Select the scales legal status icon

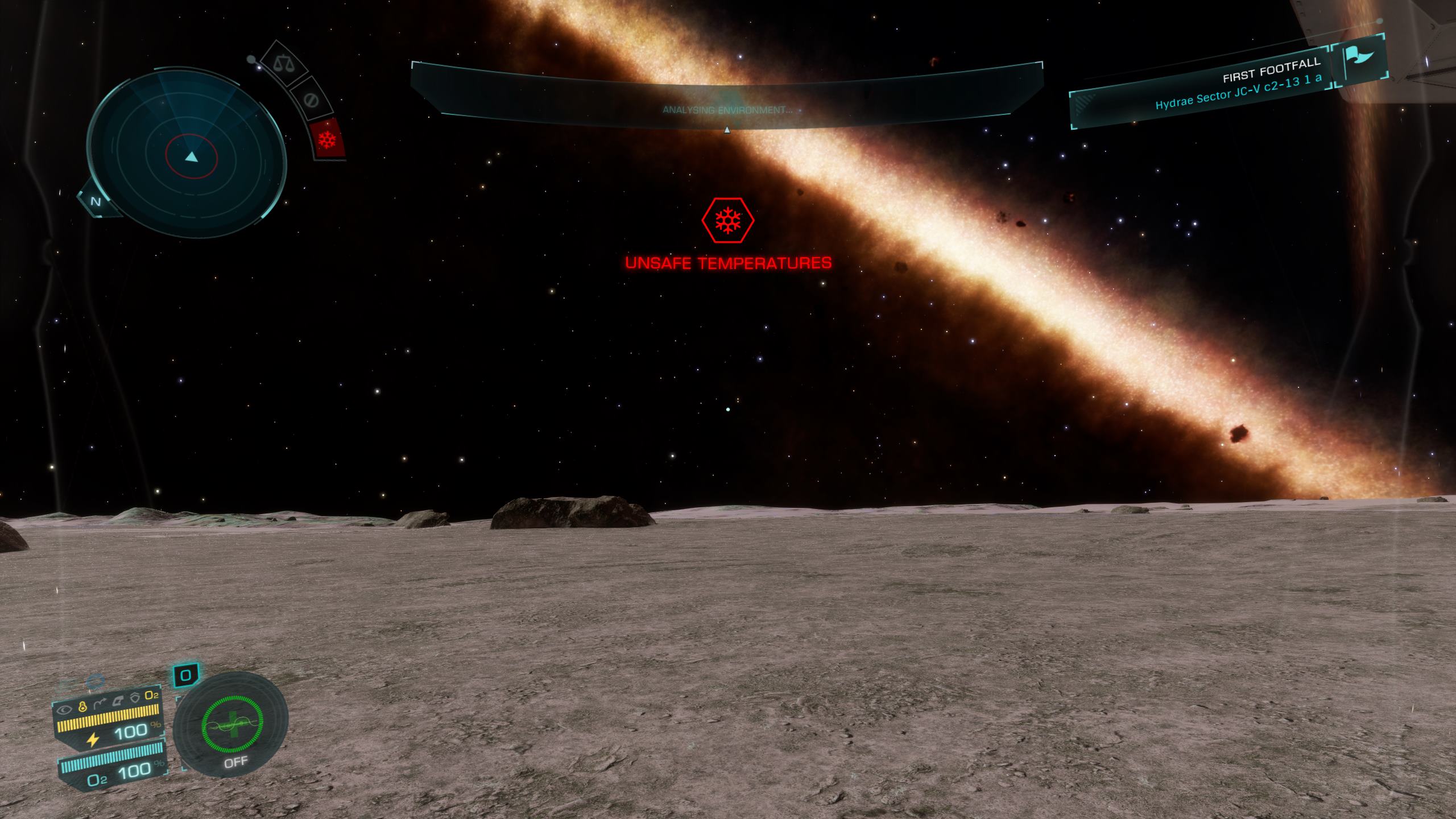282,63
